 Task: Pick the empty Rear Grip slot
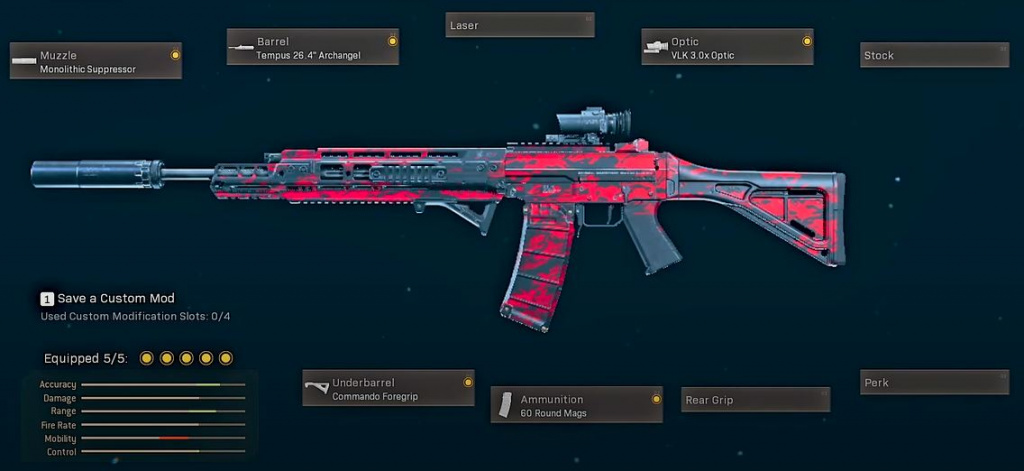click(755, 400)
